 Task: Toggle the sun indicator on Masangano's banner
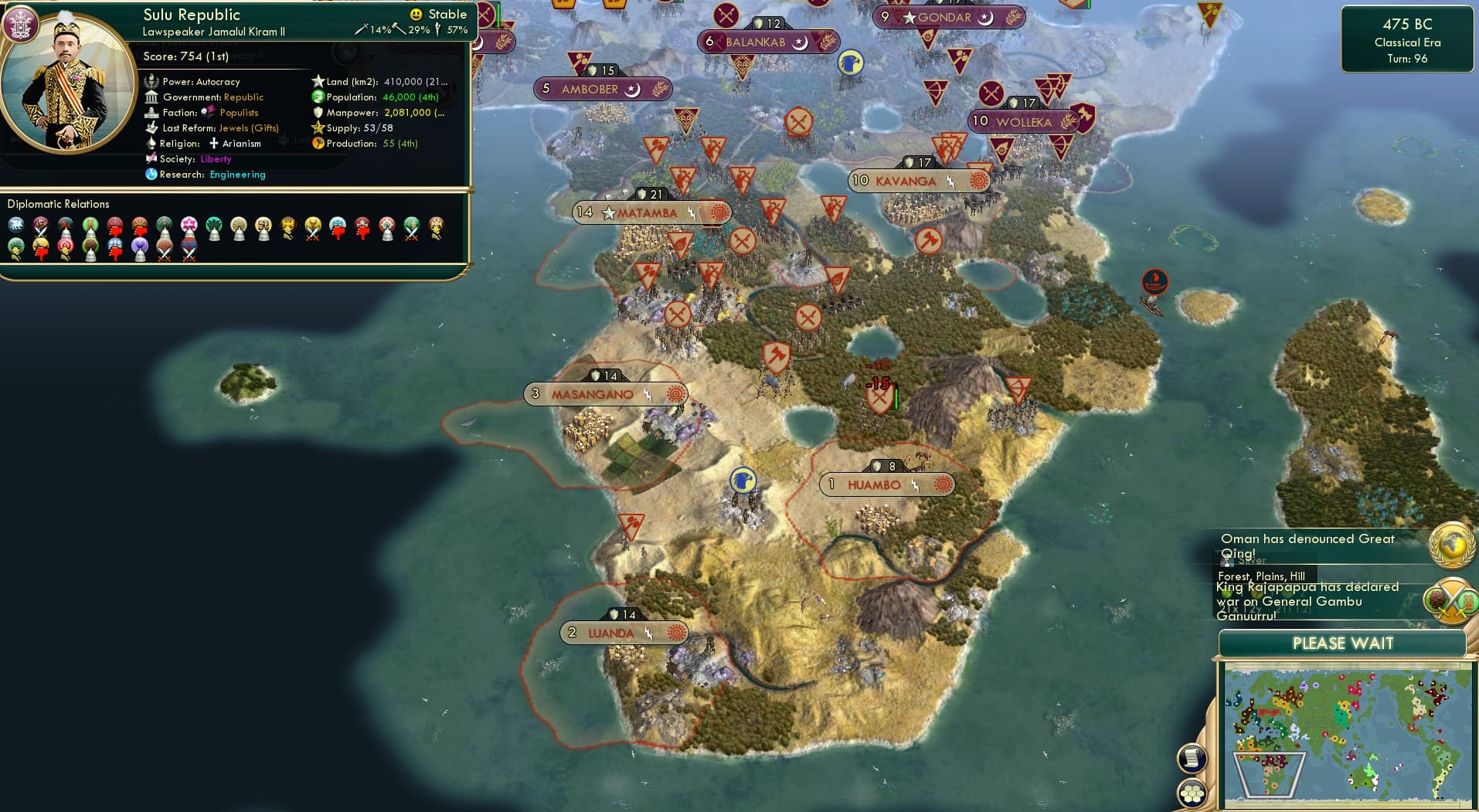675,394
